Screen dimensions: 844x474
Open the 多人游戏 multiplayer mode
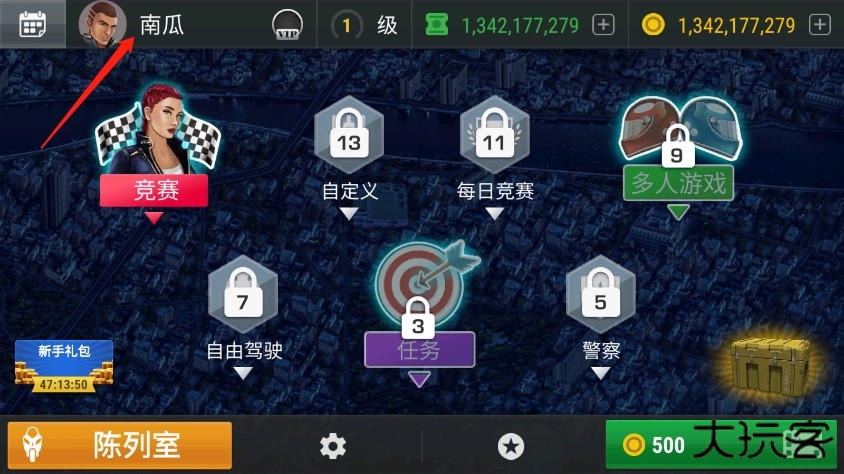click(677, 150)
